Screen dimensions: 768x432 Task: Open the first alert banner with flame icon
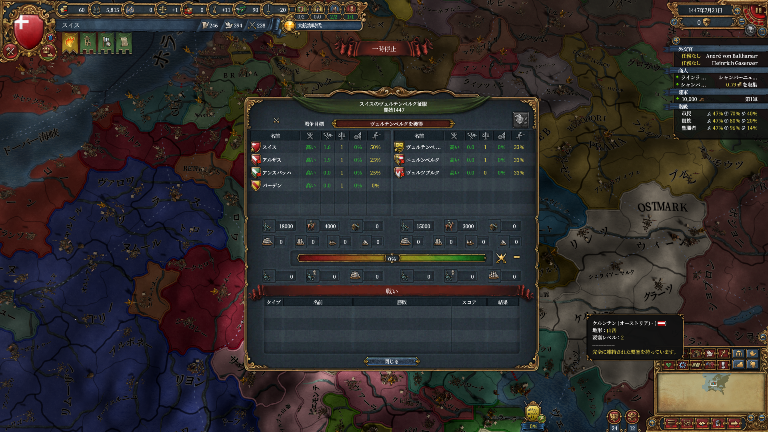pos(72,41)
